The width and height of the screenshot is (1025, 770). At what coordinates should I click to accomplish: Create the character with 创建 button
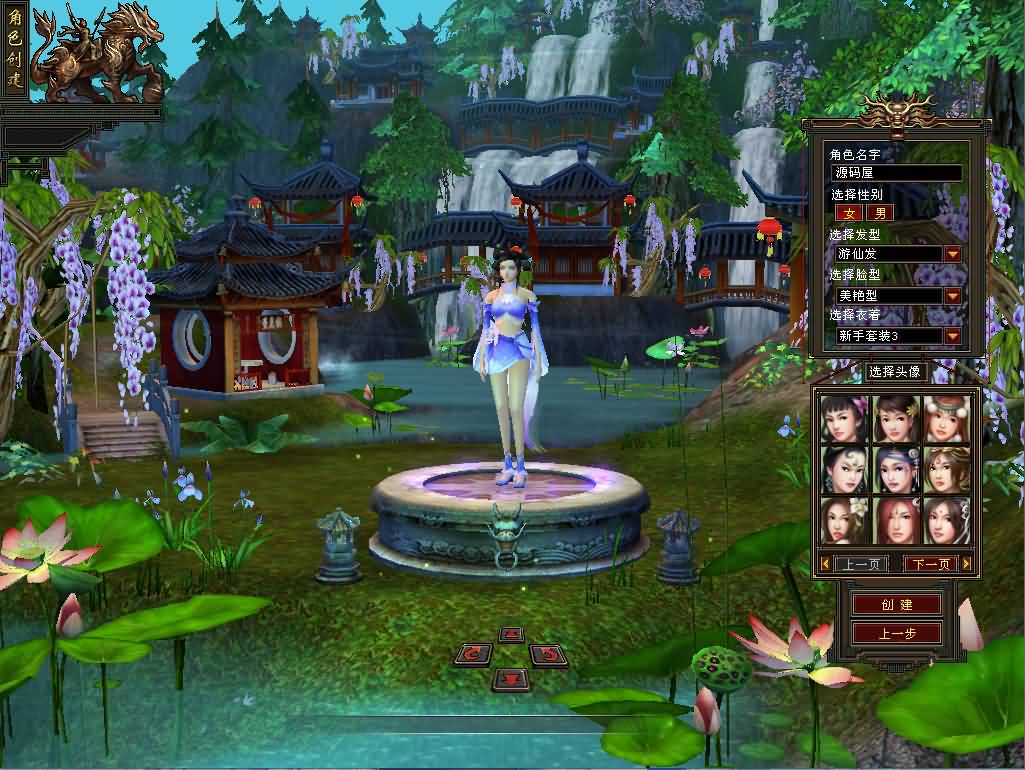coord(896,605)
